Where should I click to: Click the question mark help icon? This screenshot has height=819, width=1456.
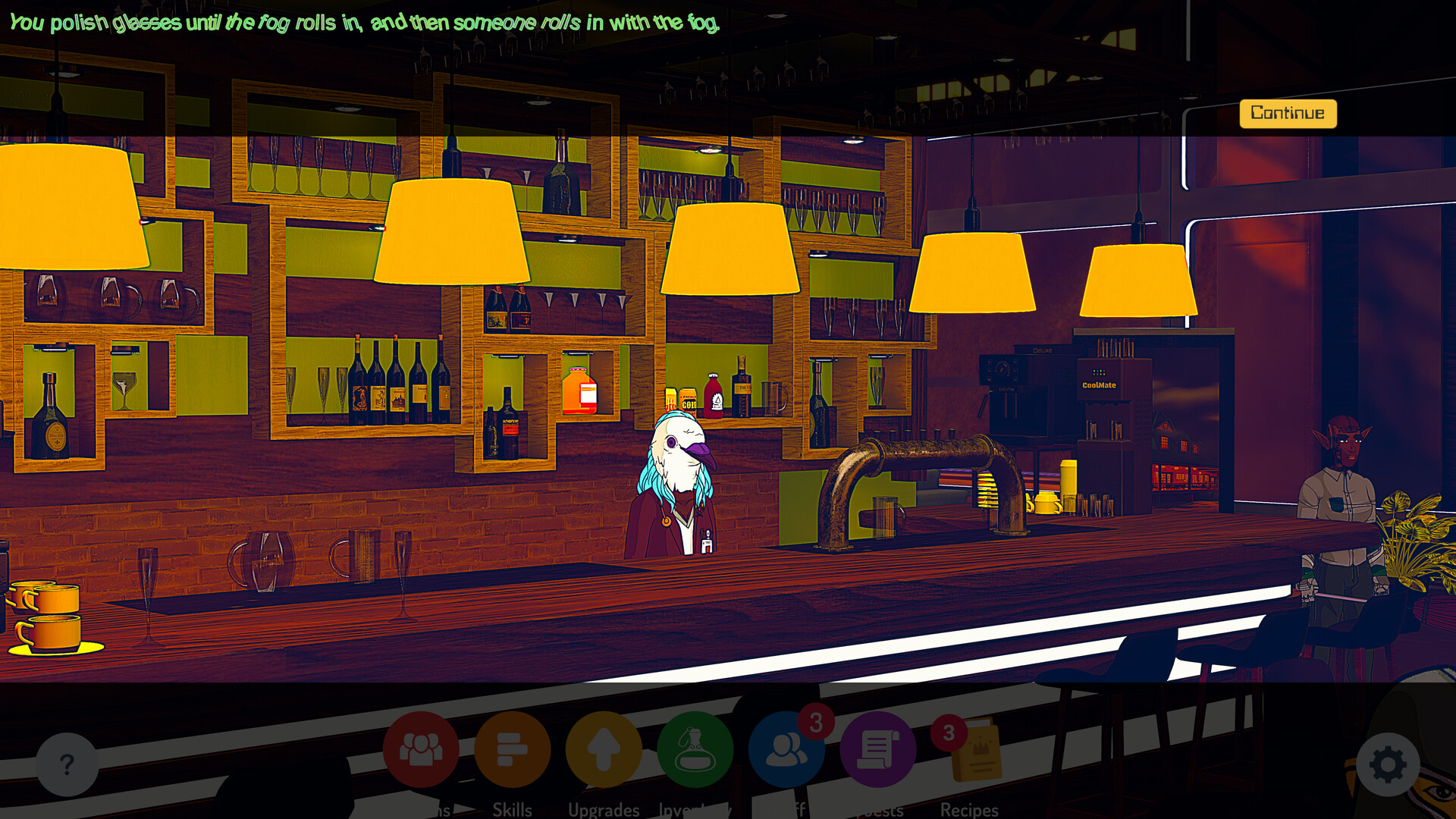67,766
